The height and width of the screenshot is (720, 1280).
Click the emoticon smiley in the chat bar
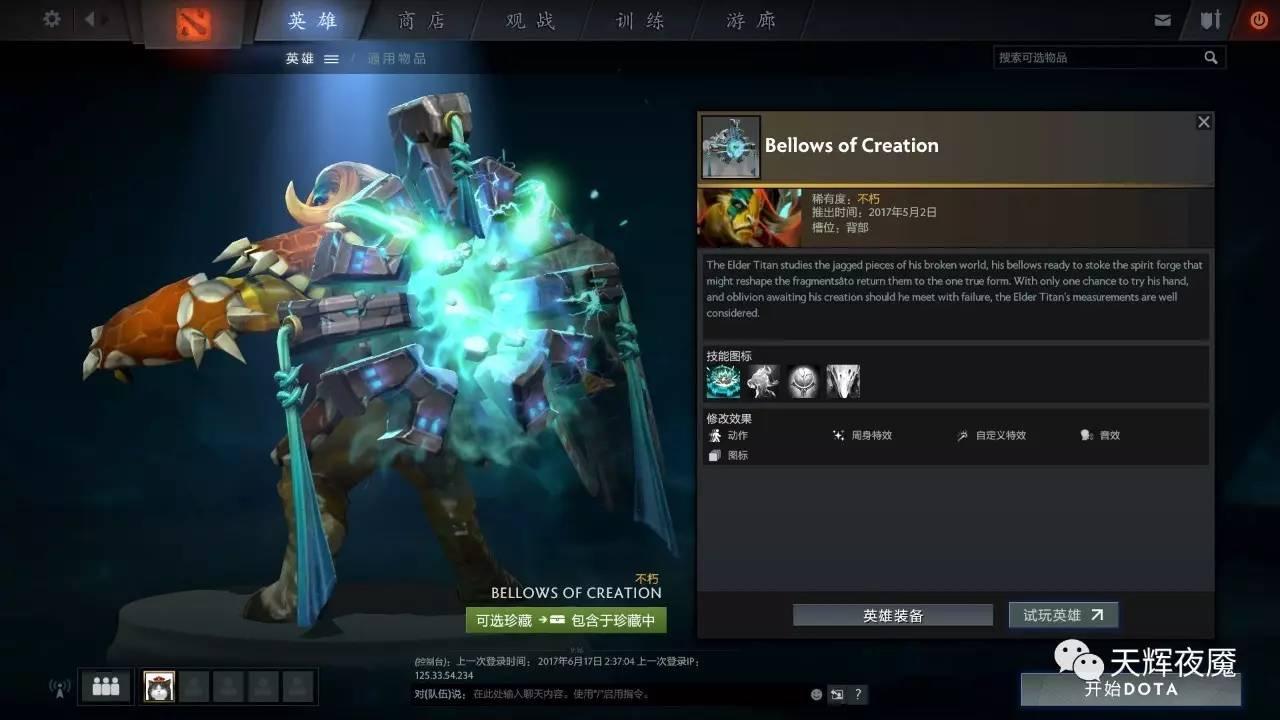pyautogui.click(x=815, y=693)
